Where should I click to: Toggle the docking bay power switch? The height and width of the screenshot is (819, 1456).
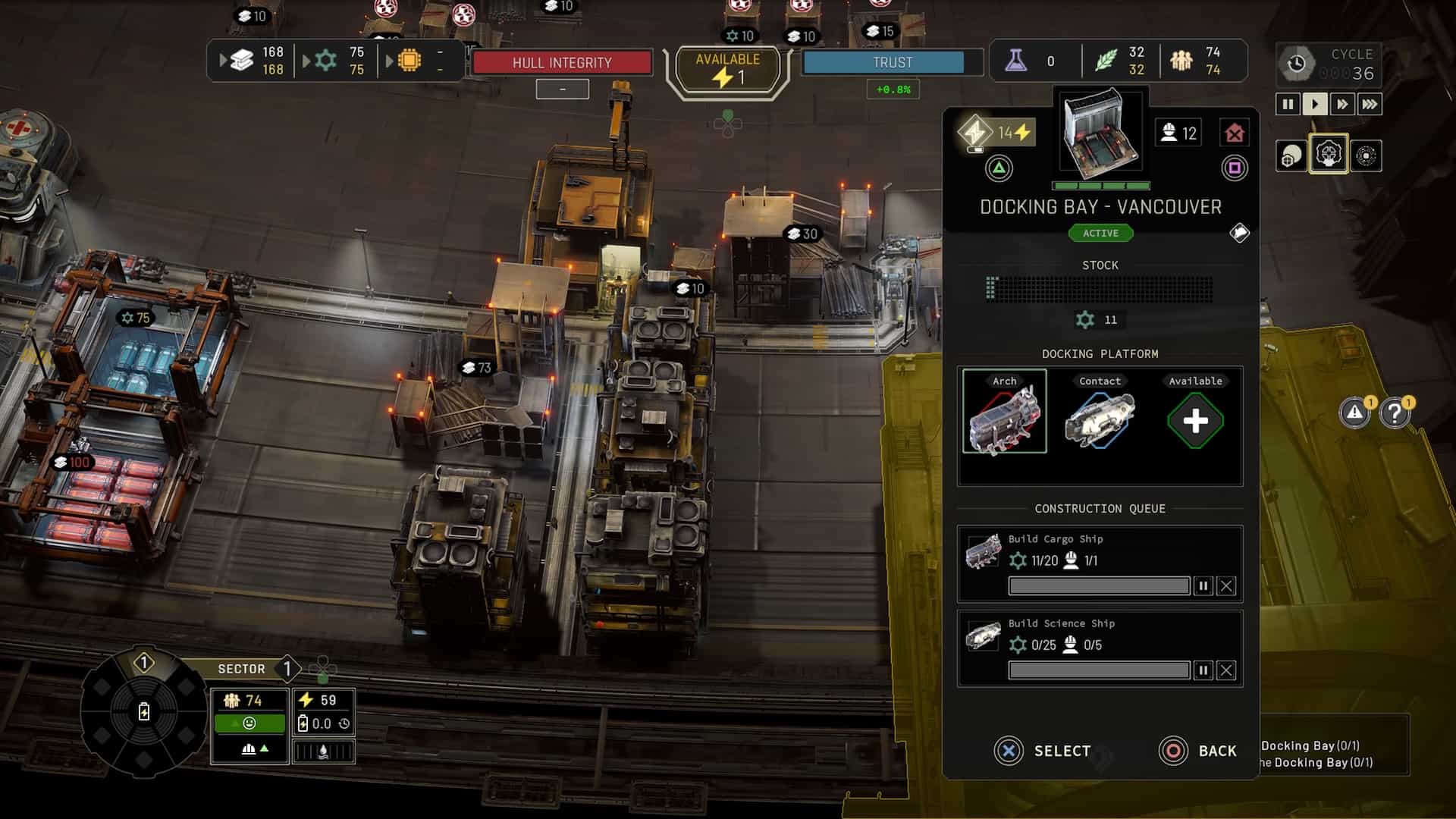click(x=975, y=133)
